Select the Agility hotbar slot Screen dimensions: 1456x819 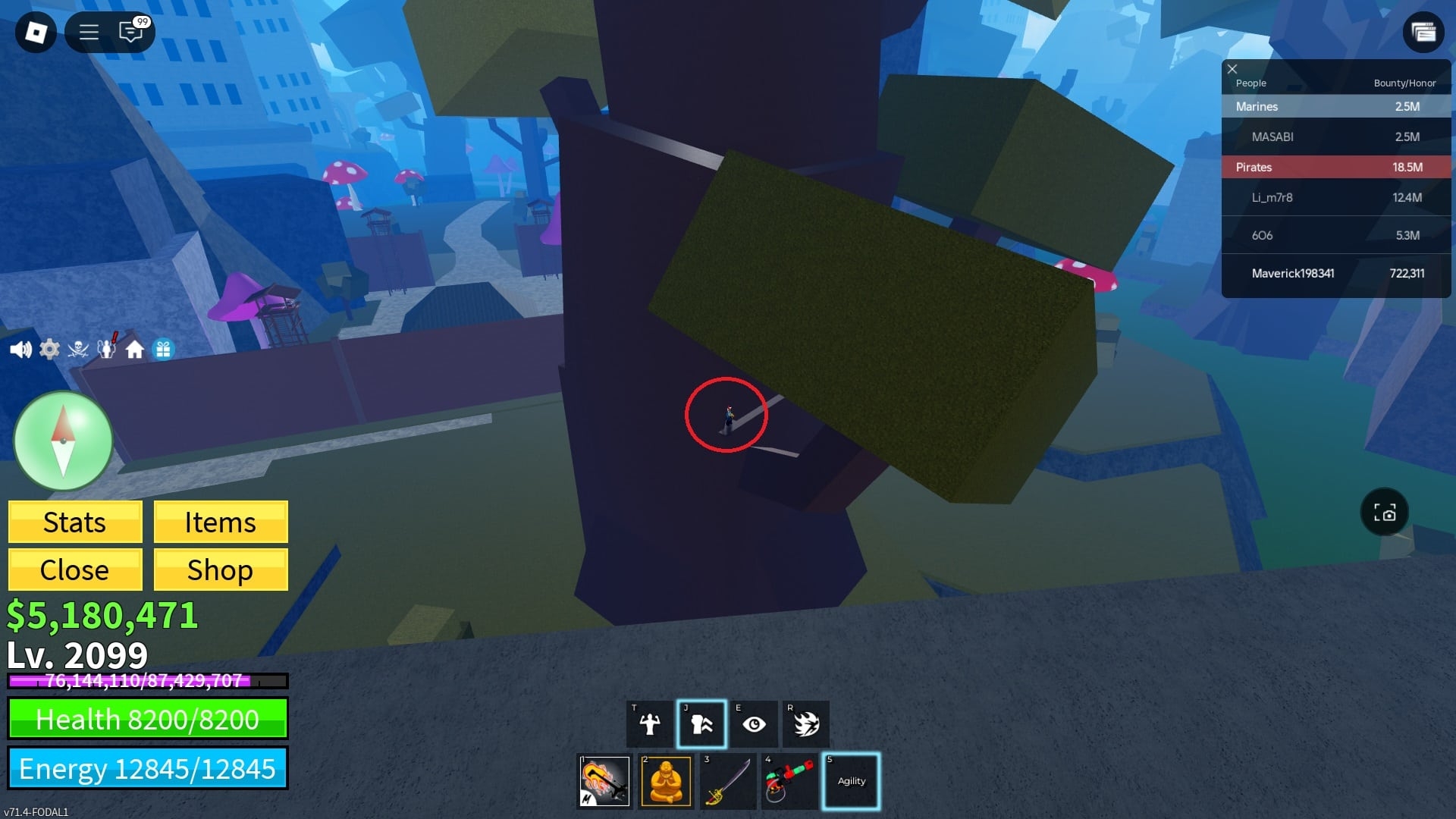coord(851,781)
